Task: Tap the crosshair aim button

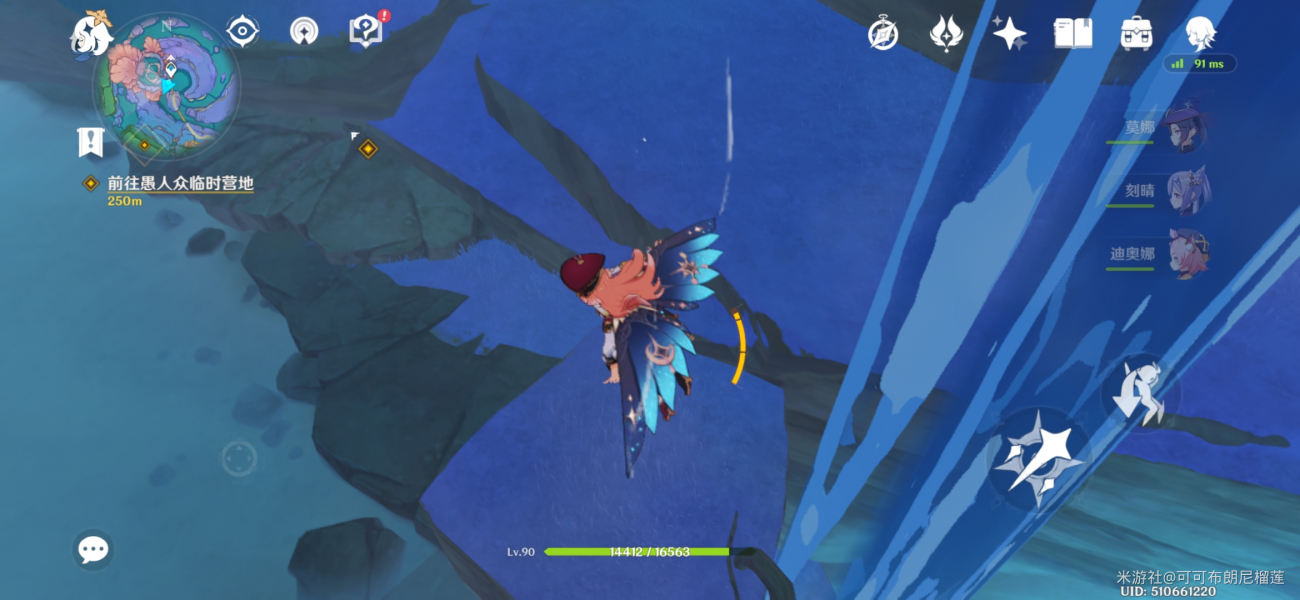Action: pyautogui.click(x=239, y=459)
